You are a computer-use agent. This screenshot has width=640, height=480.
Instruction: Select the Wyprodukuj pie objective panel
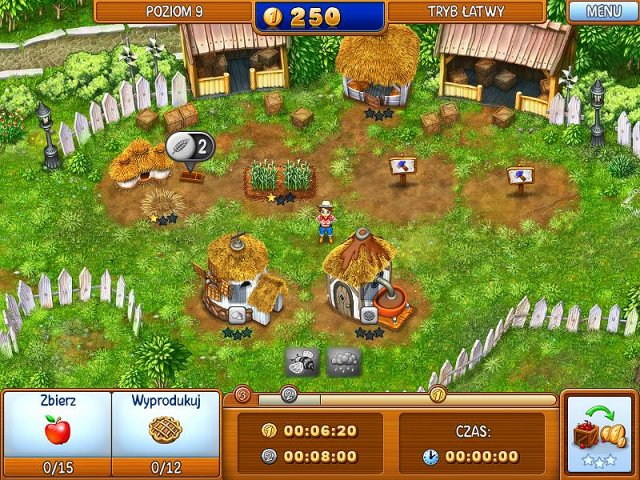pyautogui.click(x=166, y=431)
